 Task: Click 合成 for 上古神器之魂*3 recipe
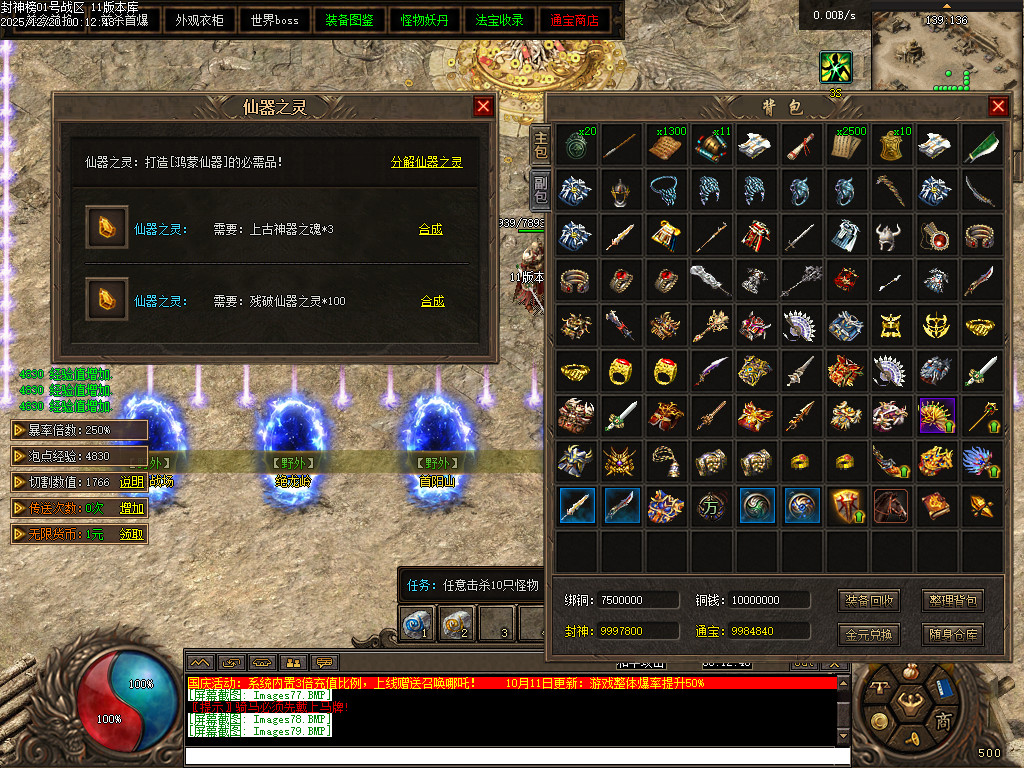[x=431, y=229]
